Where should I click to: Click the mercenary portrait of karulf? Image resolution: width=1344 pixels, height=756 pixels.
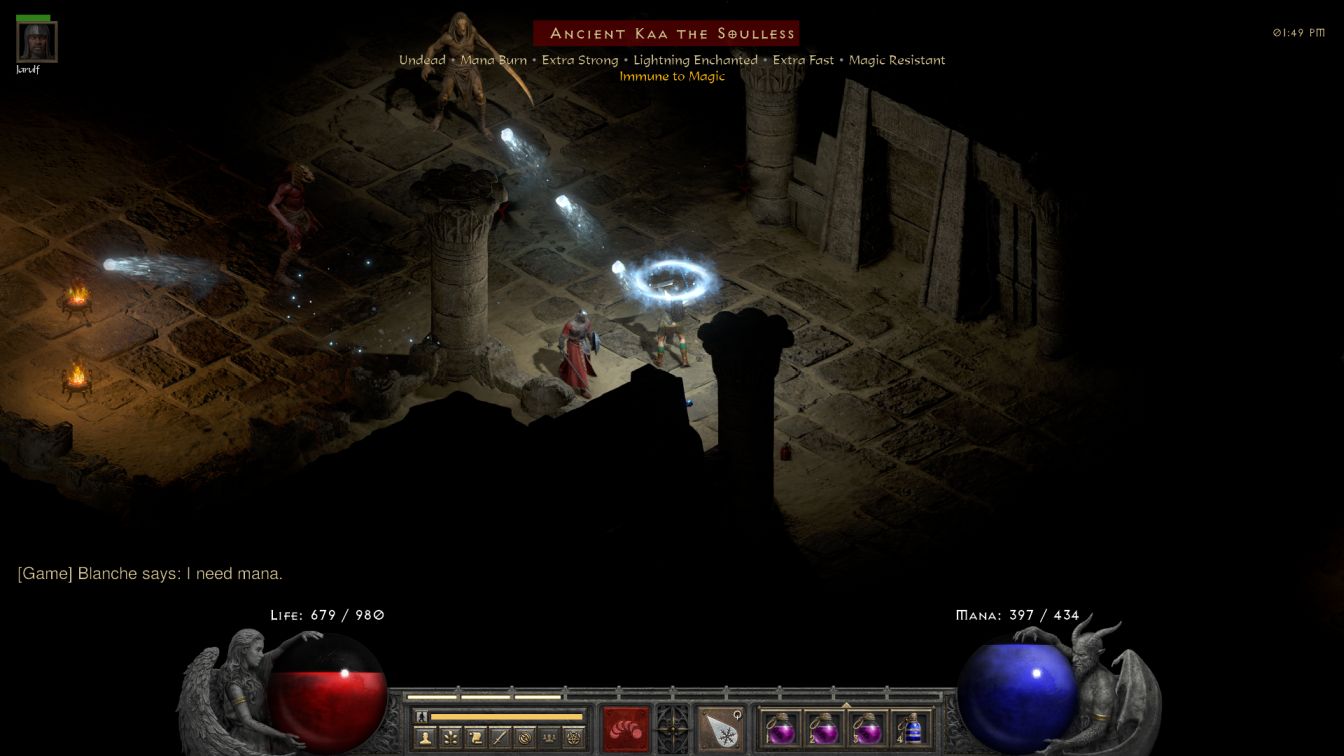point(37,42)
